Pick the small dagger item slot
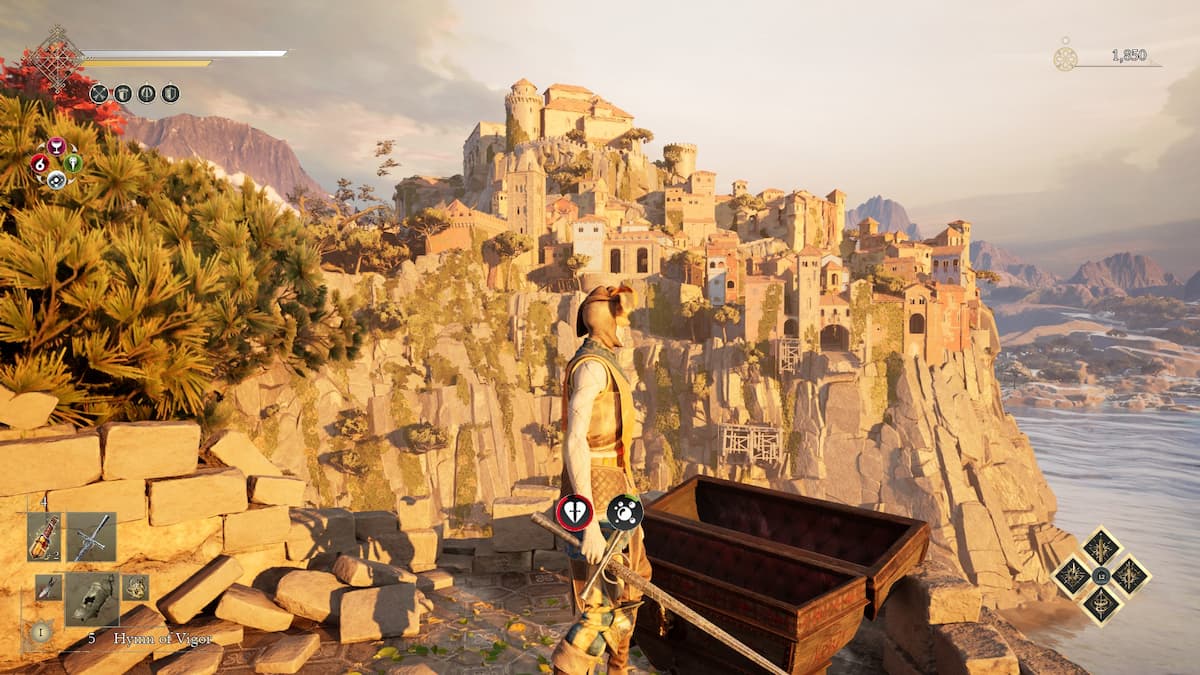Viewport: 1200px width, 675px height. click(48, 588)
